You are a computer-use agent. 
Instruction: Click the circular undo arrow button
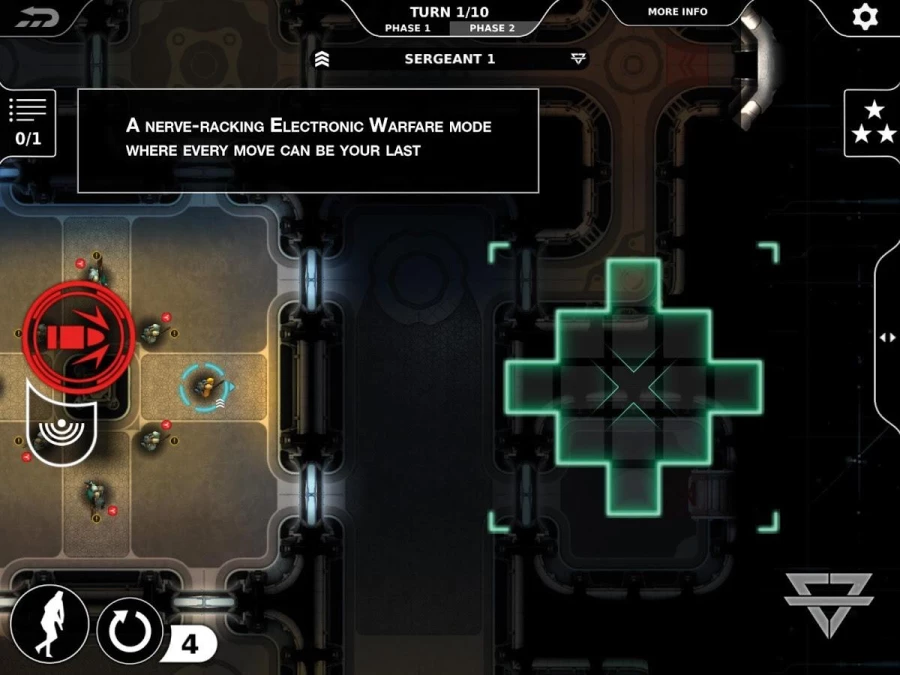(131, 631)
